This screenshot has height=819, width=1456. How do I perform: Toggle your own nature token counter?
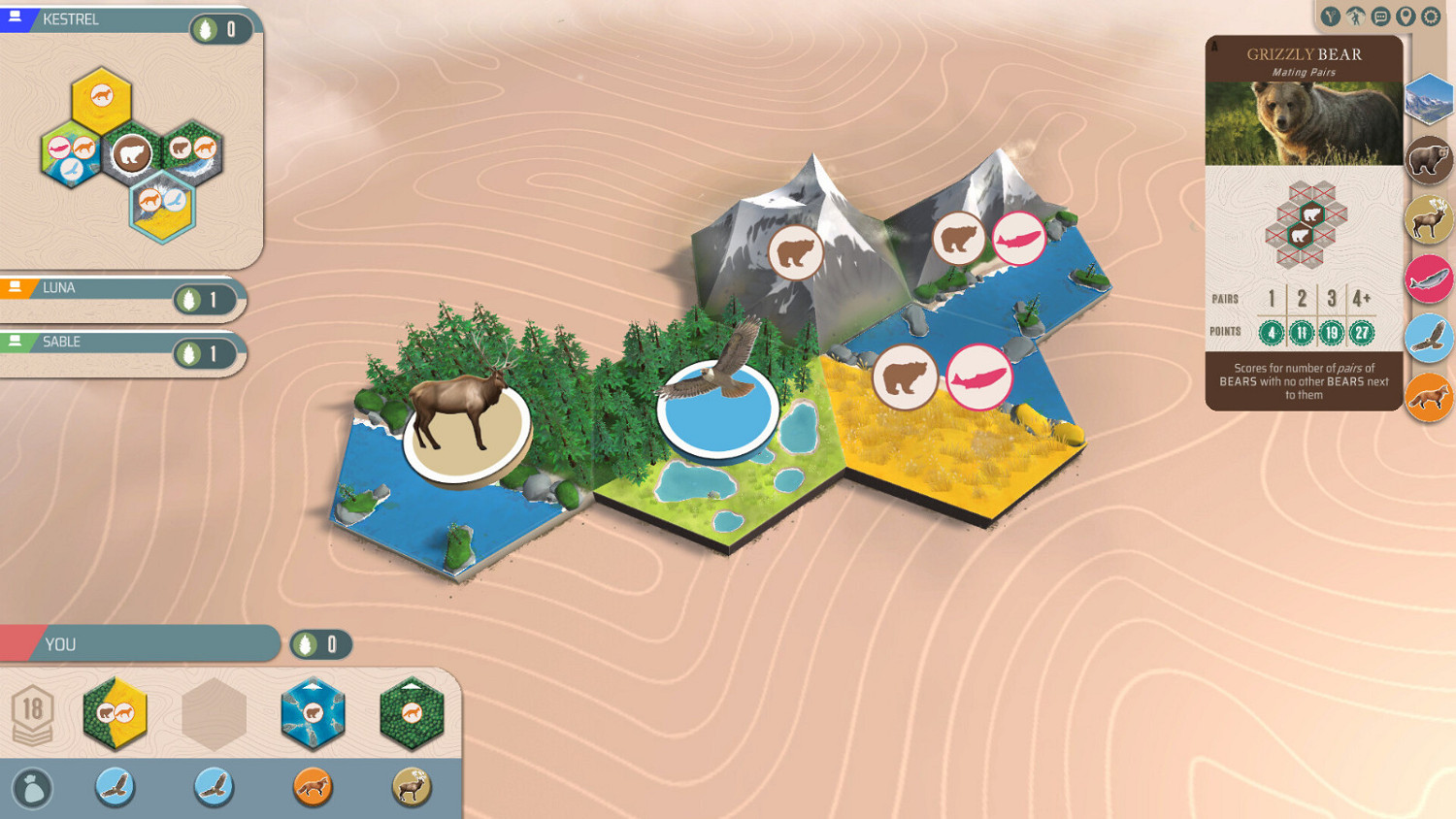320,643
